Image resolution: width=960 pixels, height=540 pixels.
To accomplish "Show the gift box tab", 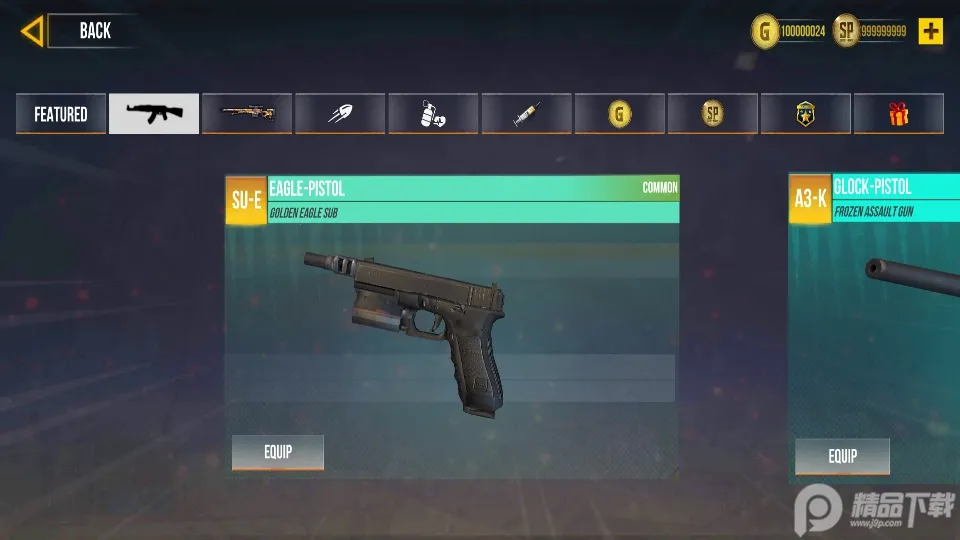I will (x=898, y=114).
